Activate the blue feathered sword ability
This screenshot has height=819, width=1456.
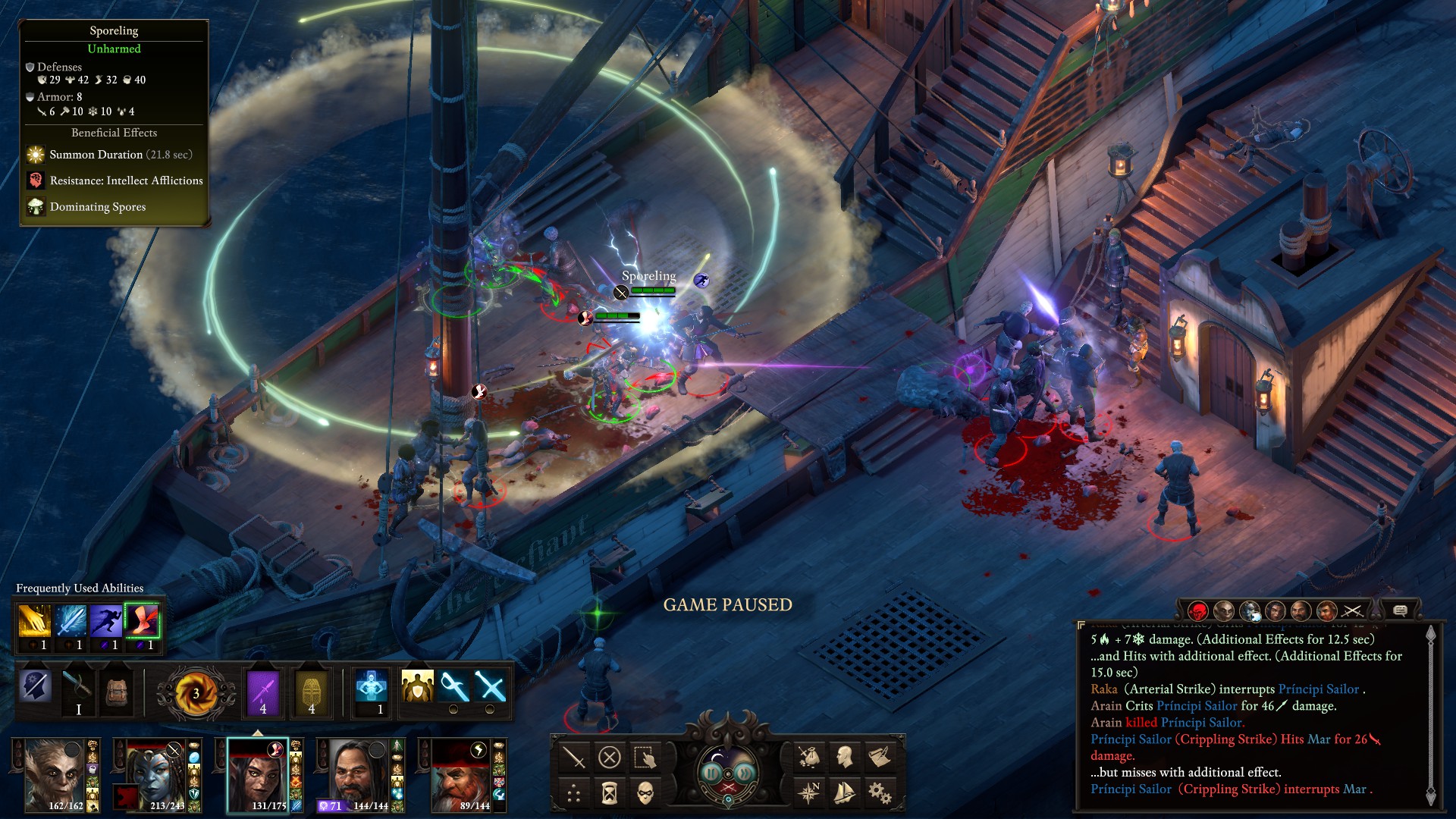pos(70,621)
